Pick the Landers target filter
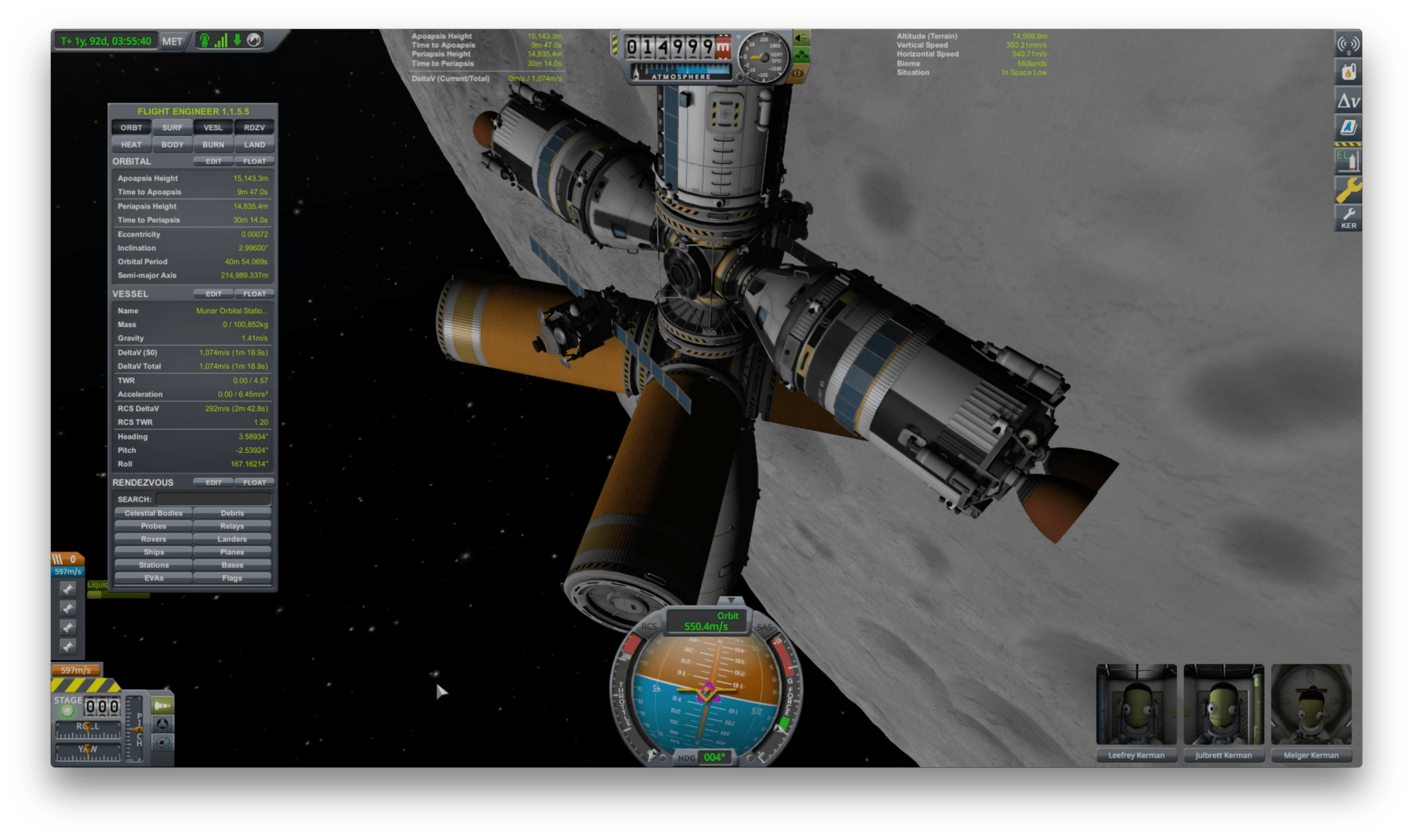Image resolution: width=1413 pixels, height=840 pixels. [232, 539]
